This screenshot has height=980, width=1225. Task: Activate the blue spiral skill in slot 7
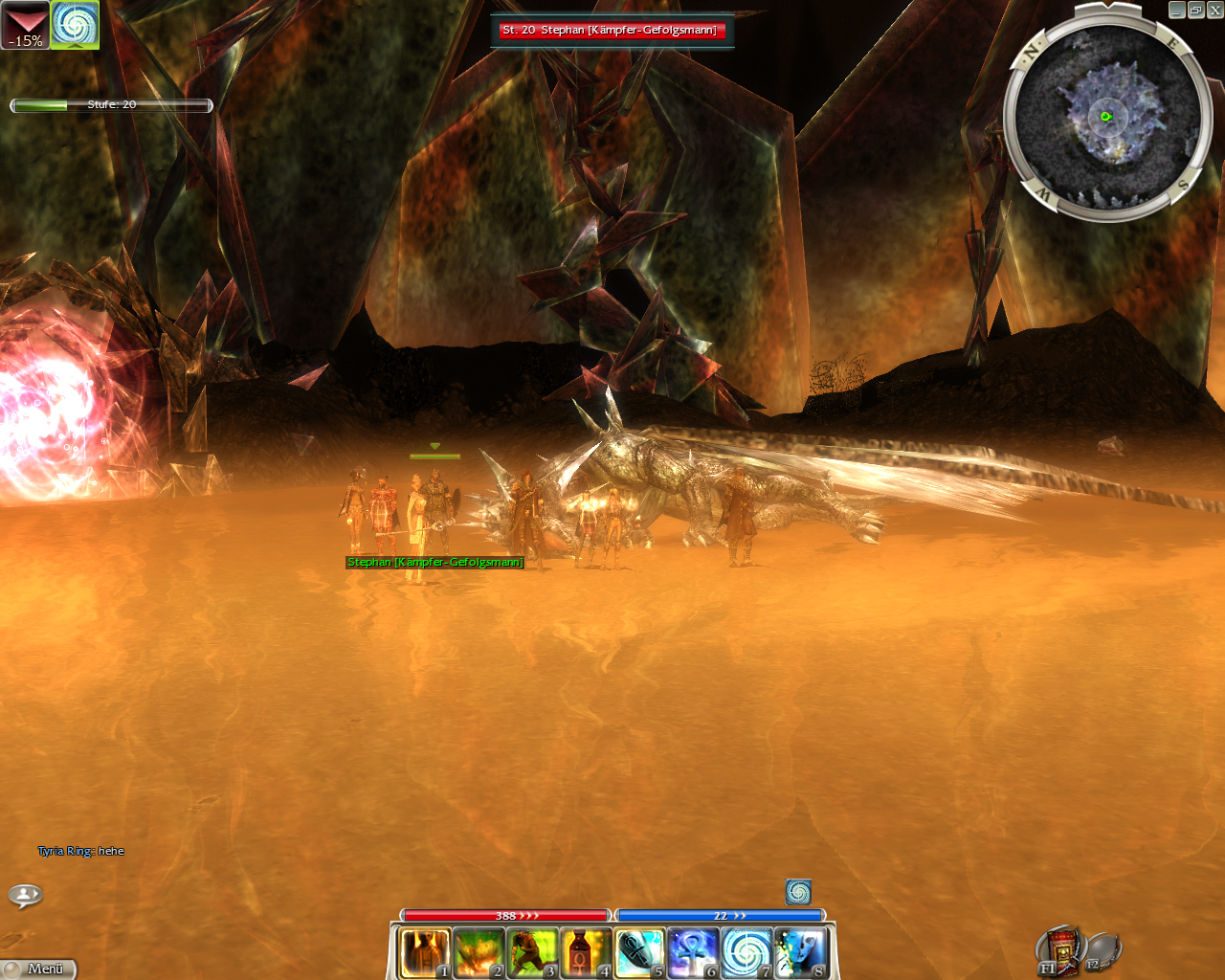(x=746, y=953)
